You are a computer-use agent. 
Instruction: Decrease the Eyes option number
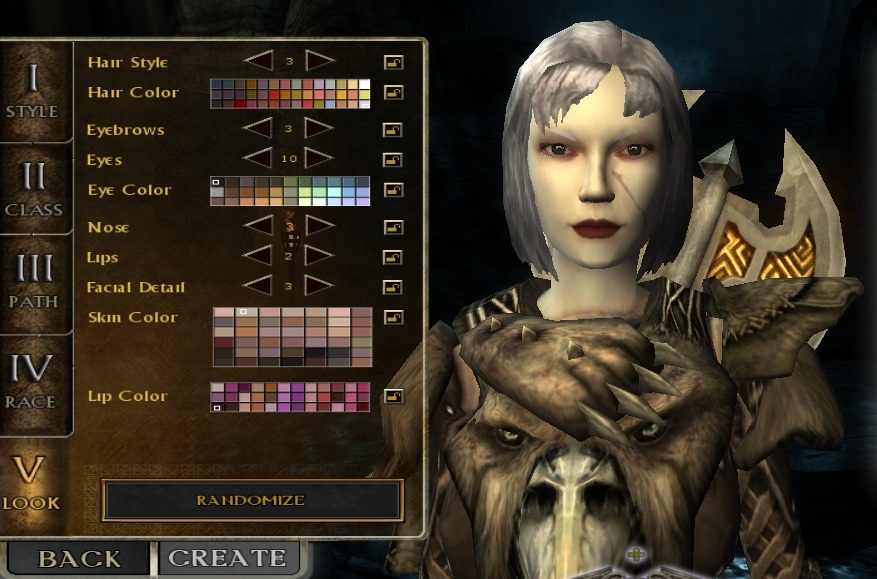[x=258, y=158]
